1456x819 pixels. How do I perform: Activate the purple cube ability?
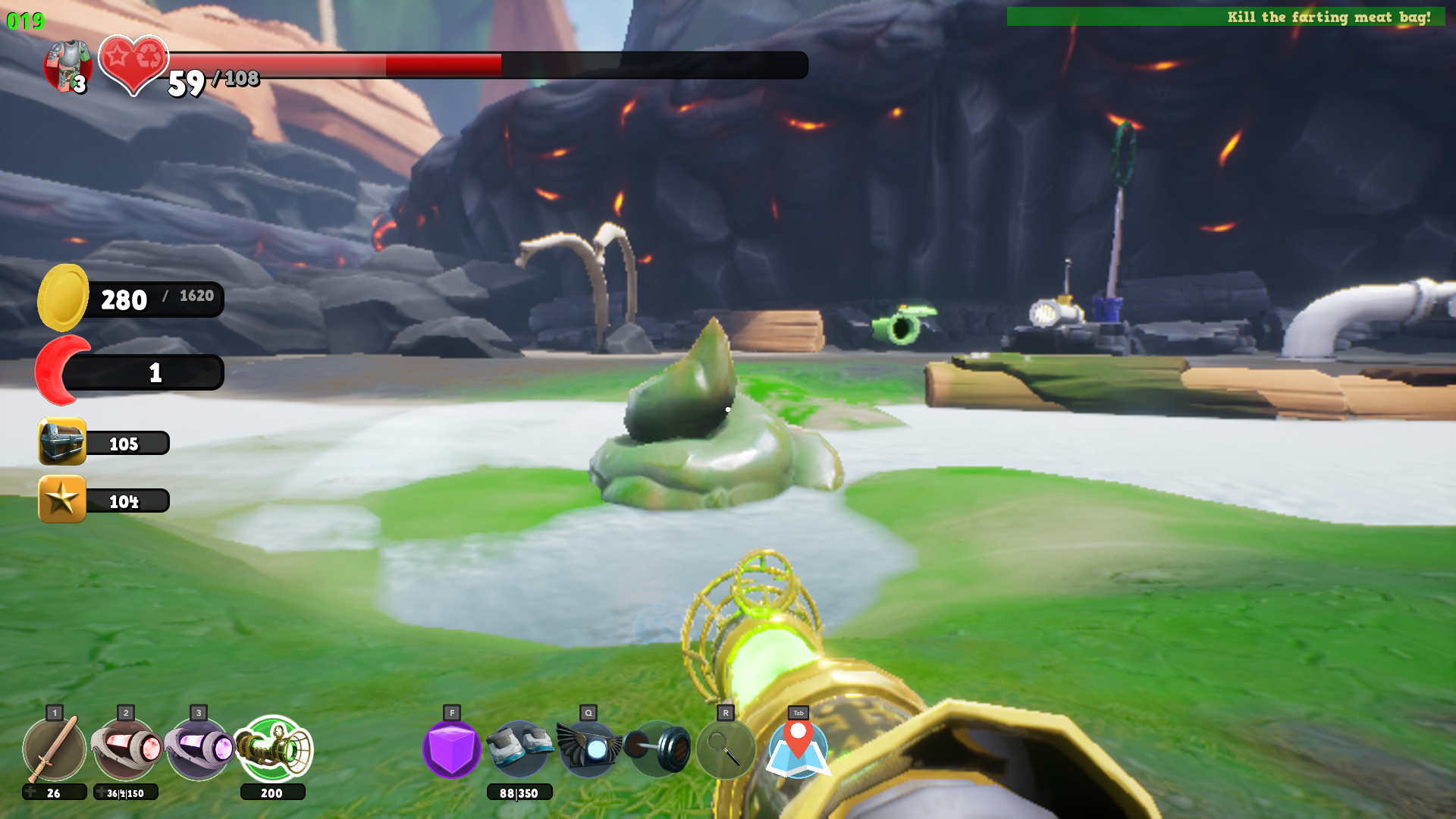[452, 749]
